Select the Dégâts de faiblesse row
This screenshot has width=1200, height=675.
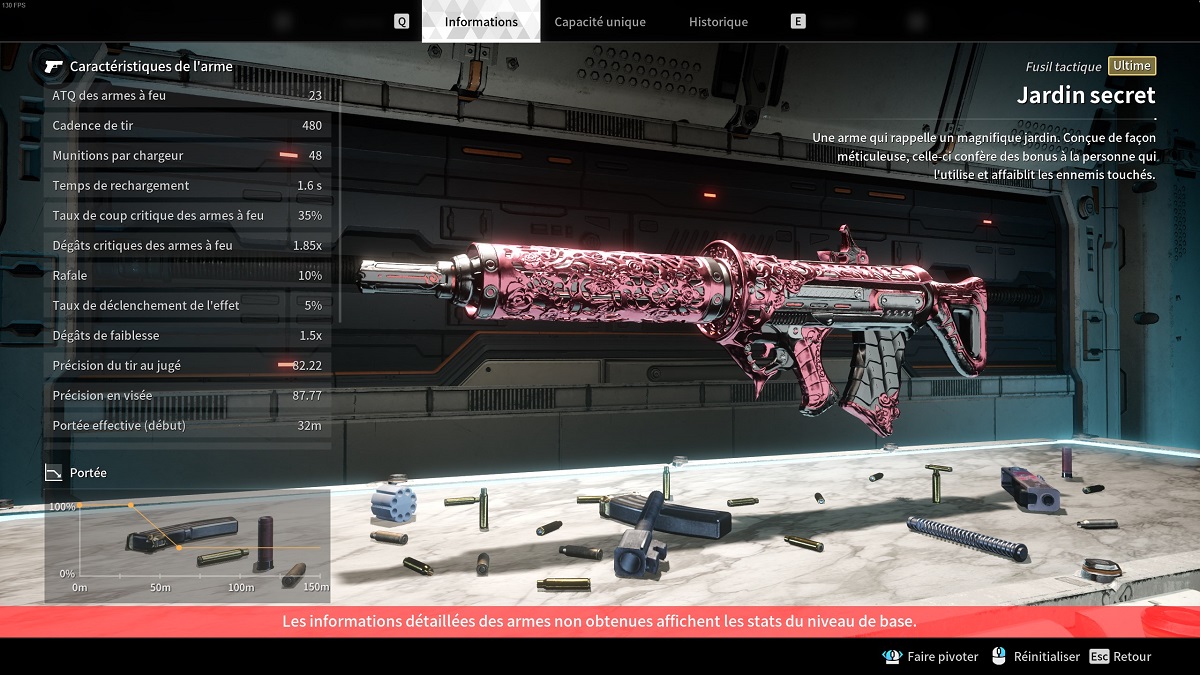(187, 335)
